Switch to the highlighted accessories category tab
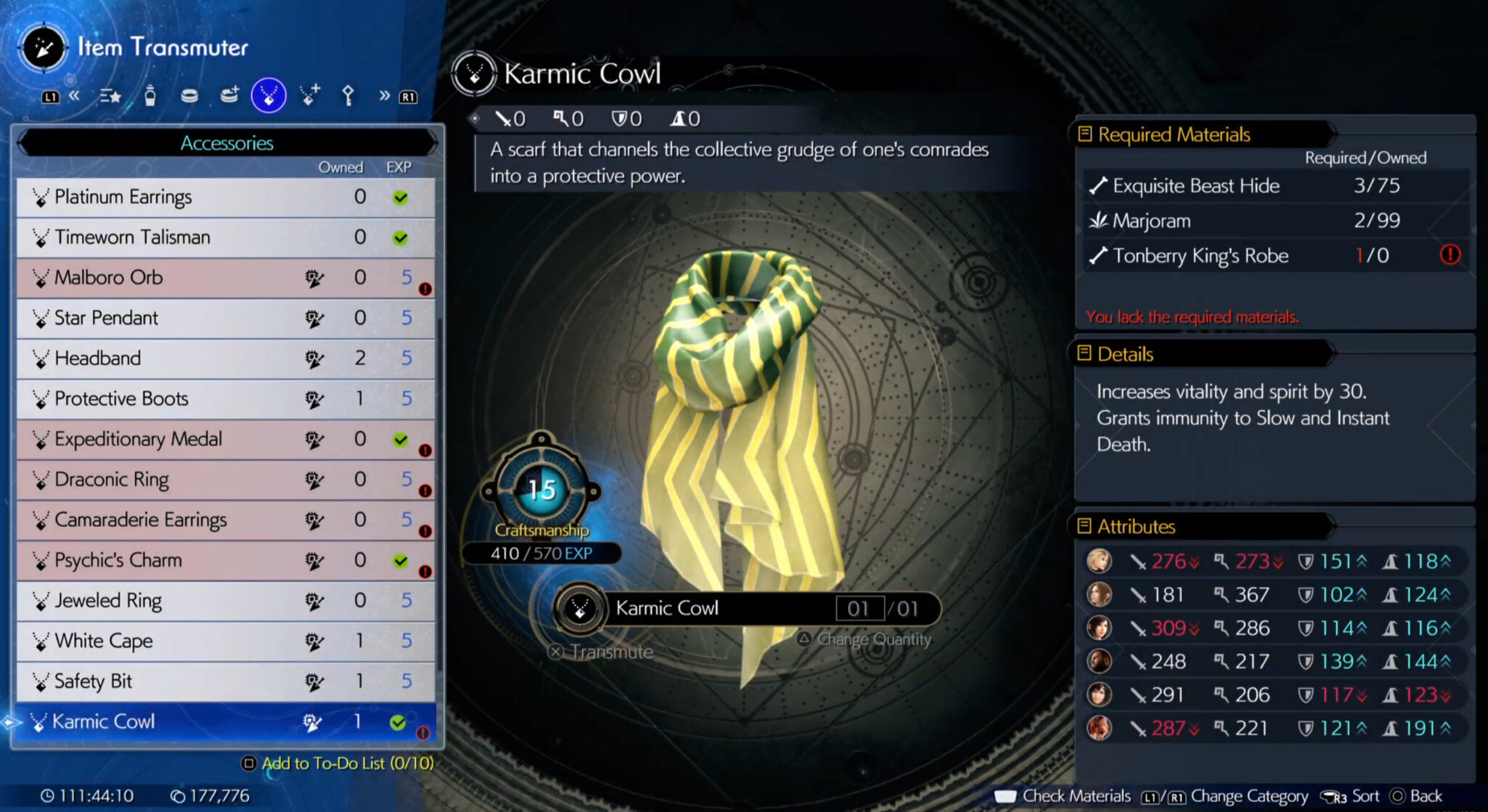Viewport: 1488px width, 812px height. pos(269,95)
